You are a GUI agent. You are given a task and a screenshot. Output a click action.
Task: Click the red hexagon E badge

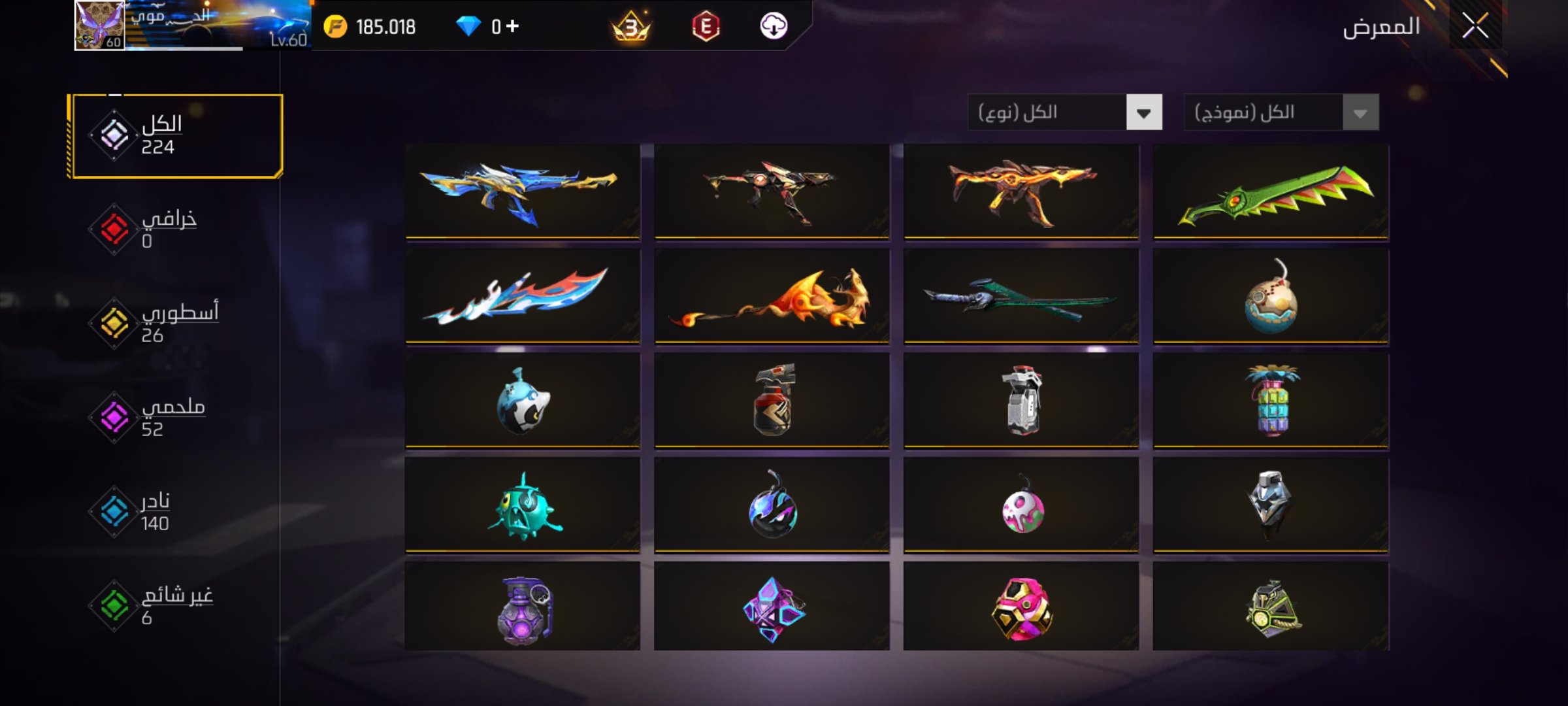click(706, 27)
